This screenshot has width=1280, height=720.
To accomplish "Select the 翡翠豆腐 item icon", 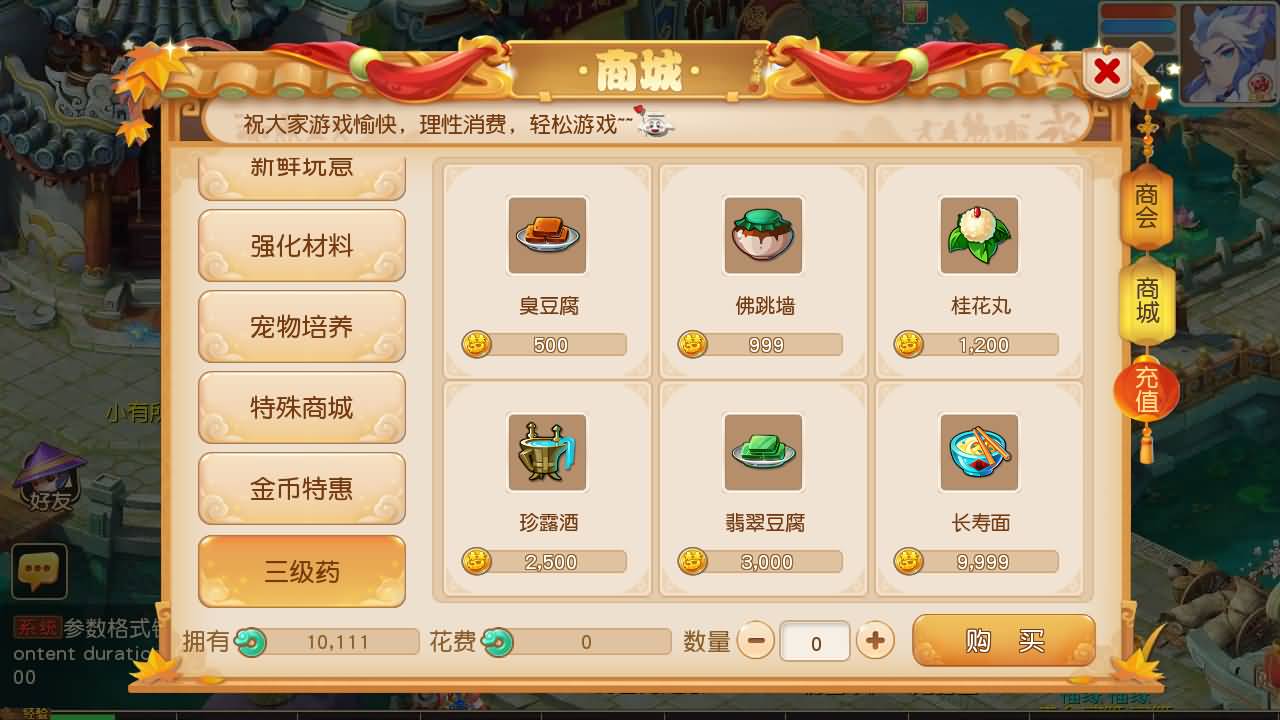I will [763, 452].
